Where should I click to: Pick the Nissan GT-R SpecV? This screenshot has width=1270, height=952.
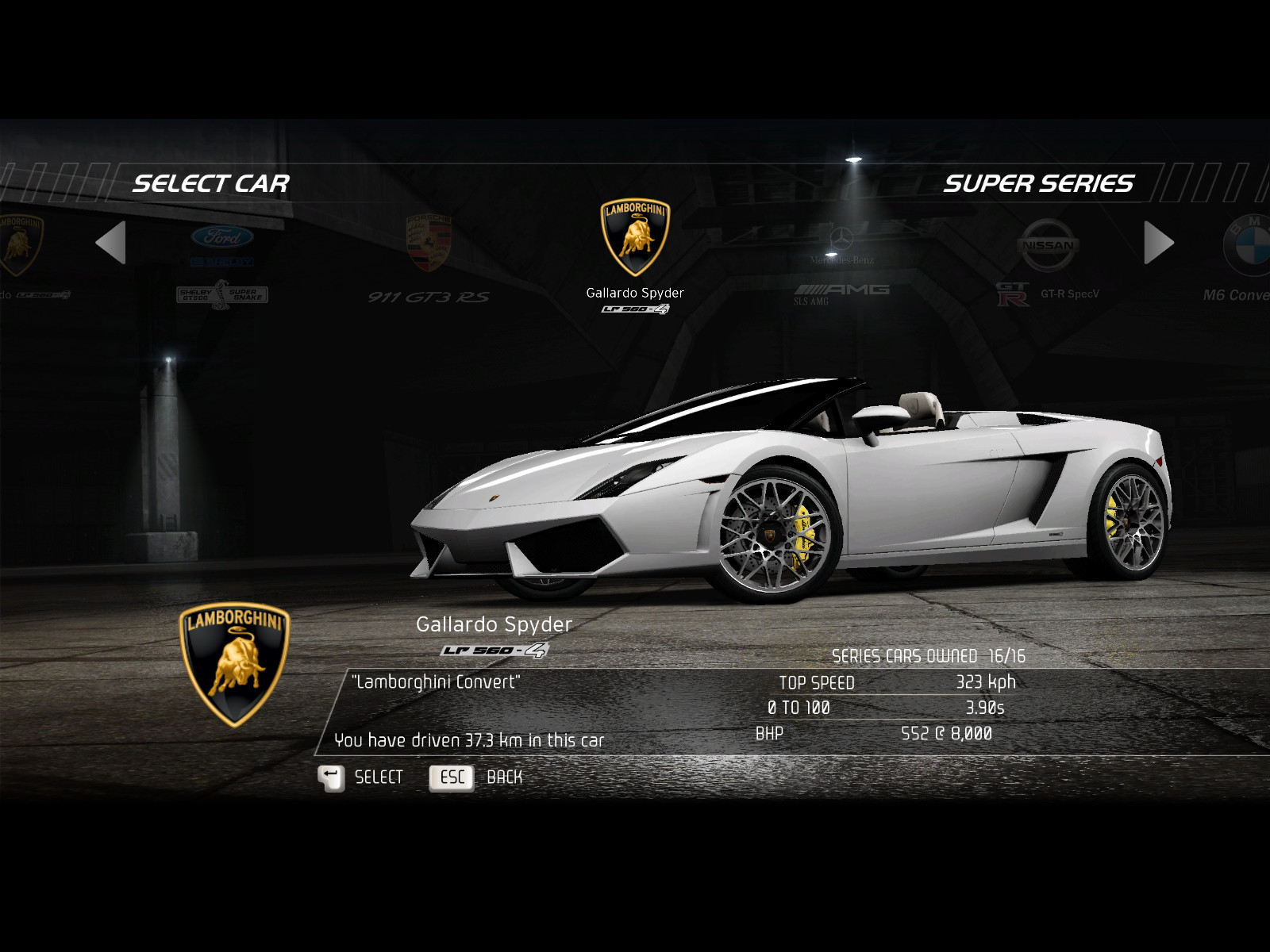1048,260
